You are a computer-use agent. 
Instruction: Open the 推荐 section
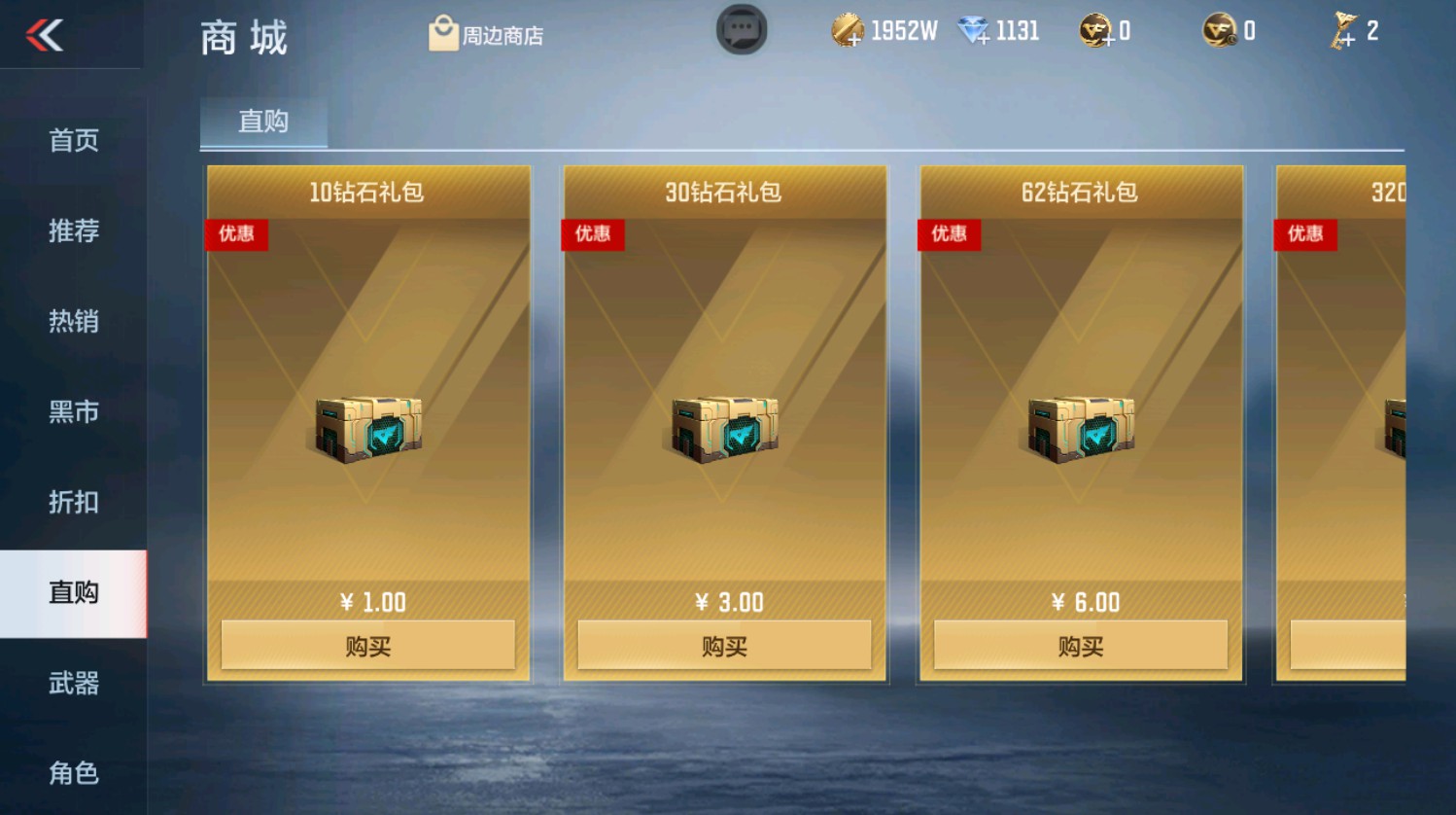point(73,230)
